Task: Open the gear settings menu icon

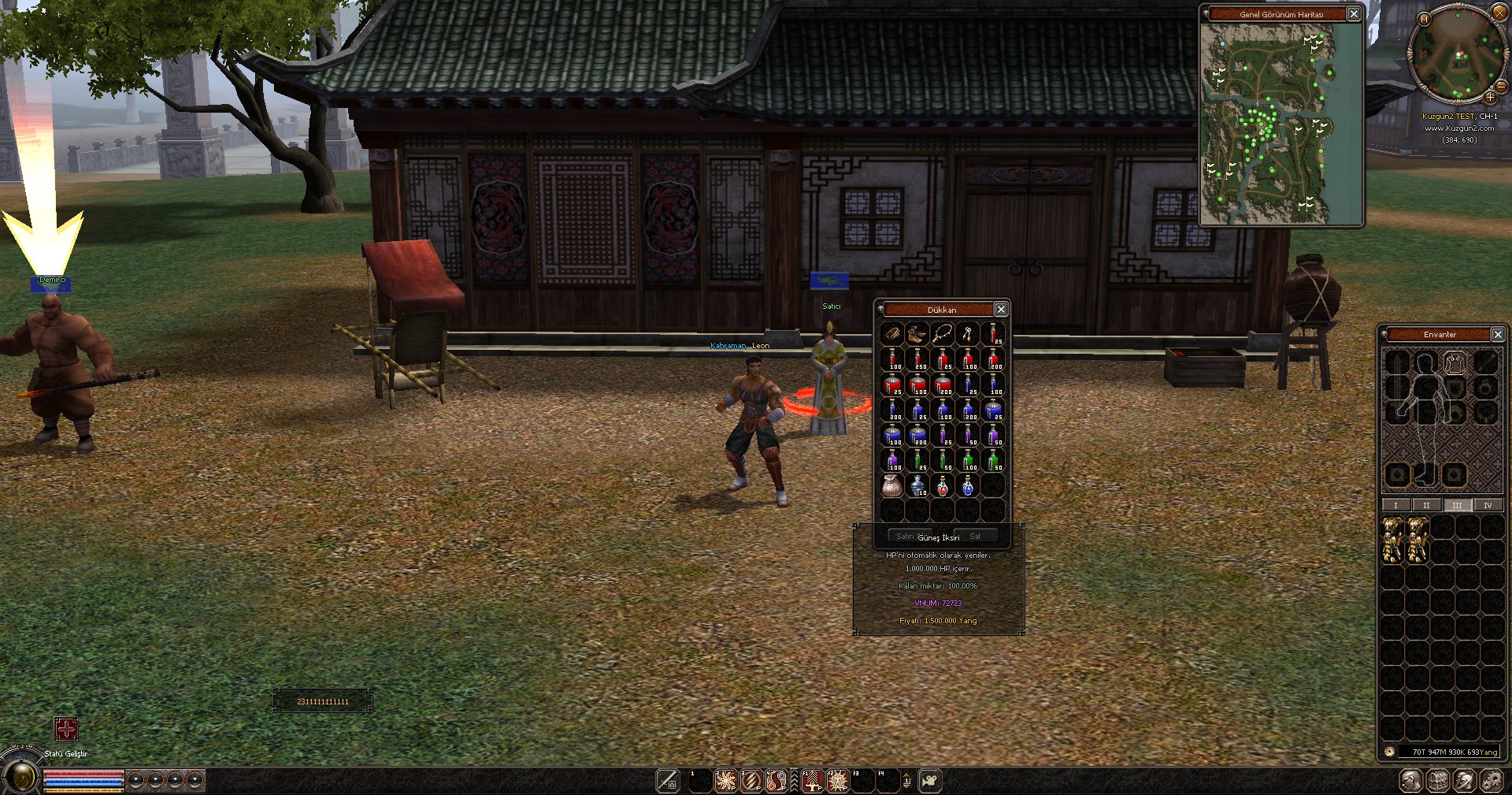Action: [x=1491, y=781]
